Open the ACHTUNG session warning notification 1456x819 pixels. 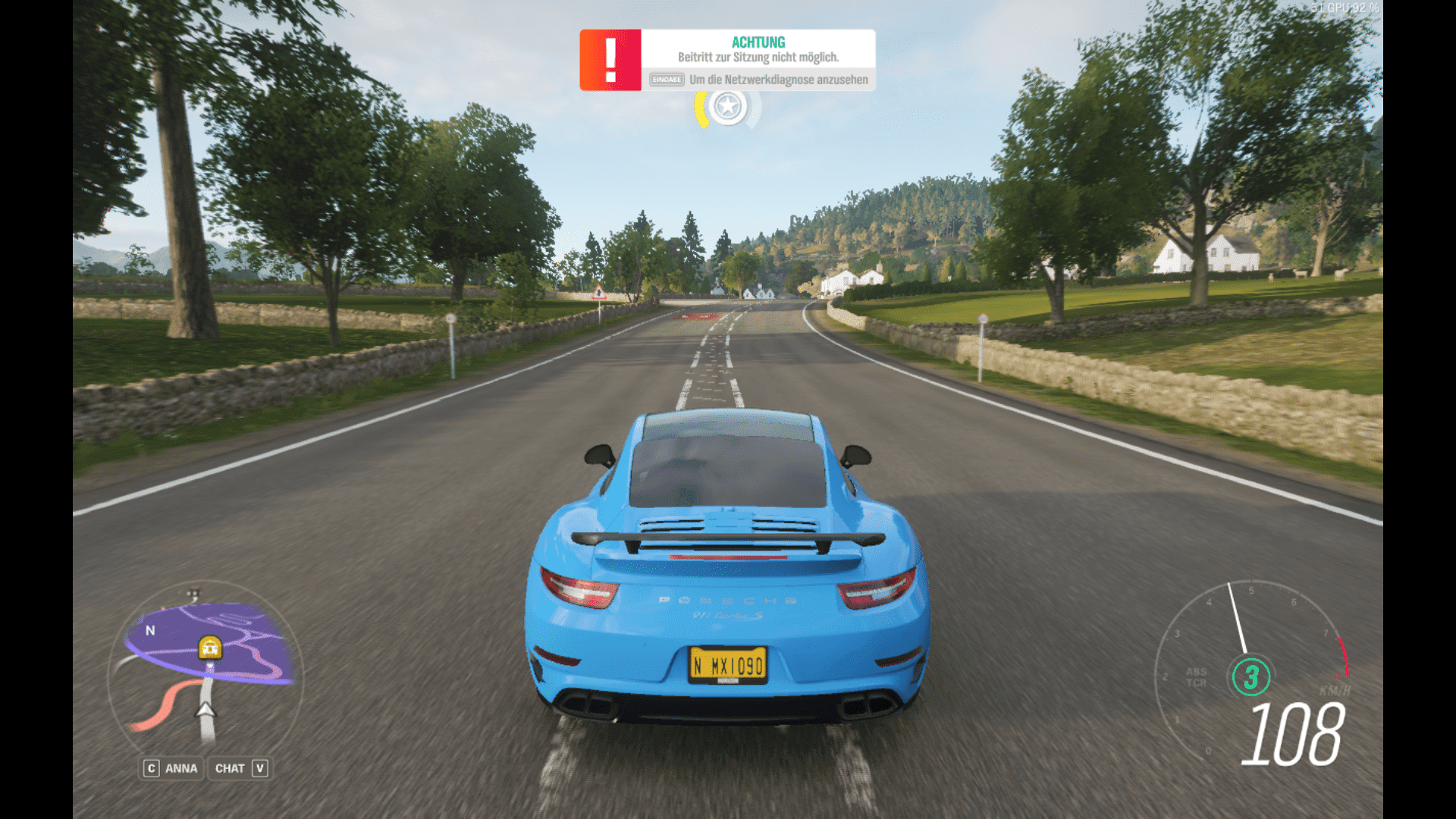727,60
